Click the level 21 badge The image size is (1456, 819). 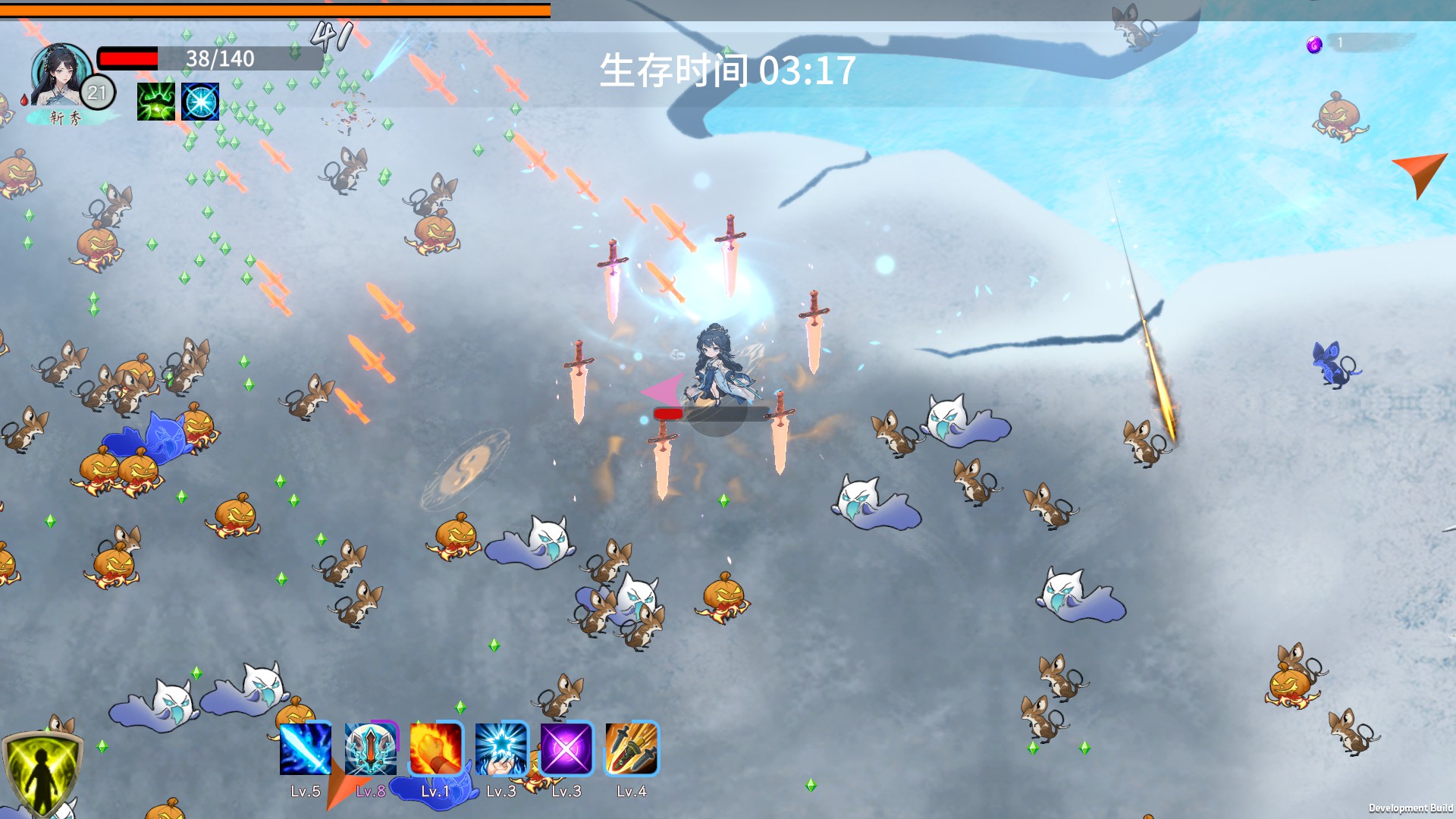pyautogui.click(x=95, y=93)
